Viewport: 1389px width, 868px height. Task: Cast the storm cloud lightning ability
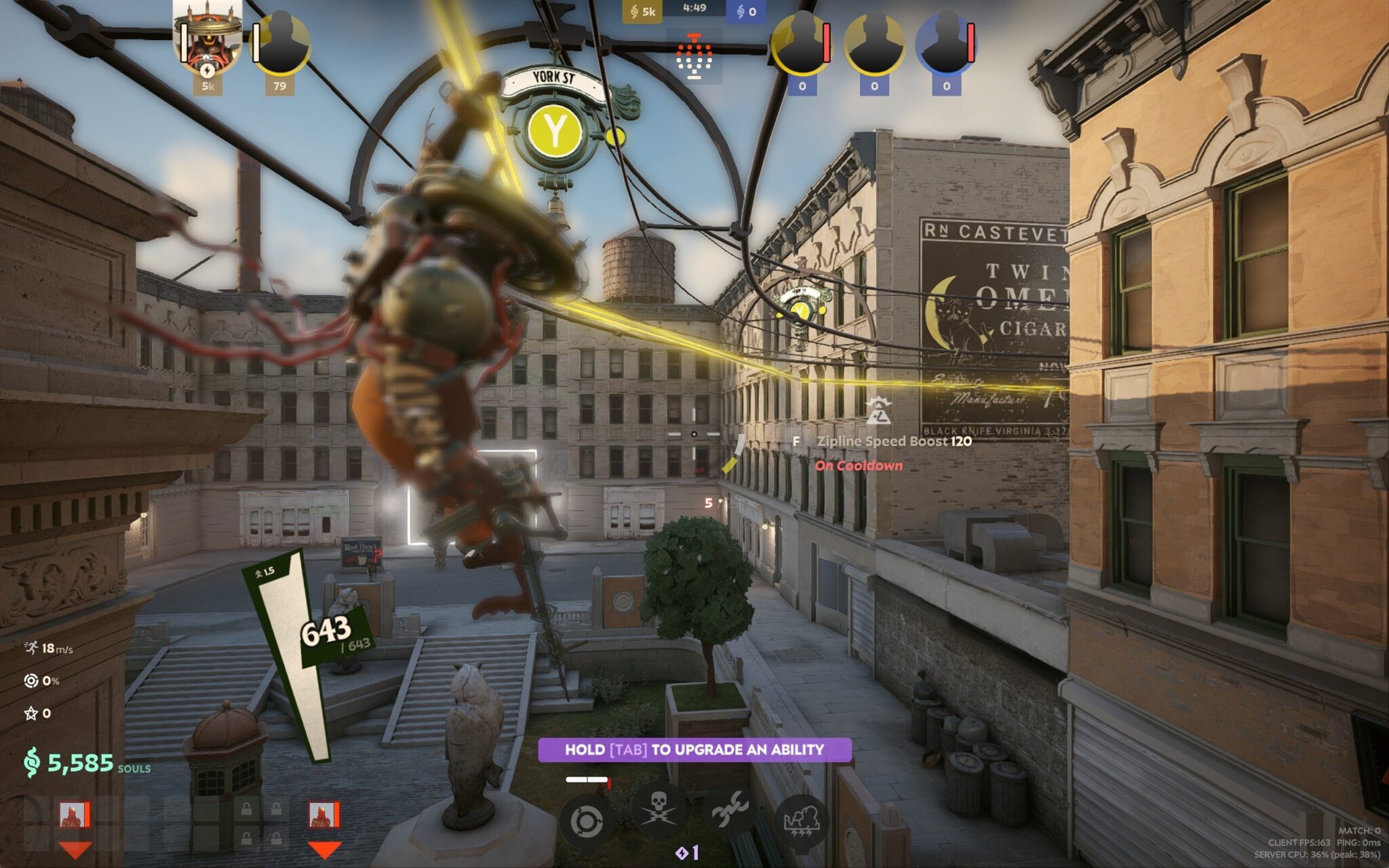click(801, 821)
